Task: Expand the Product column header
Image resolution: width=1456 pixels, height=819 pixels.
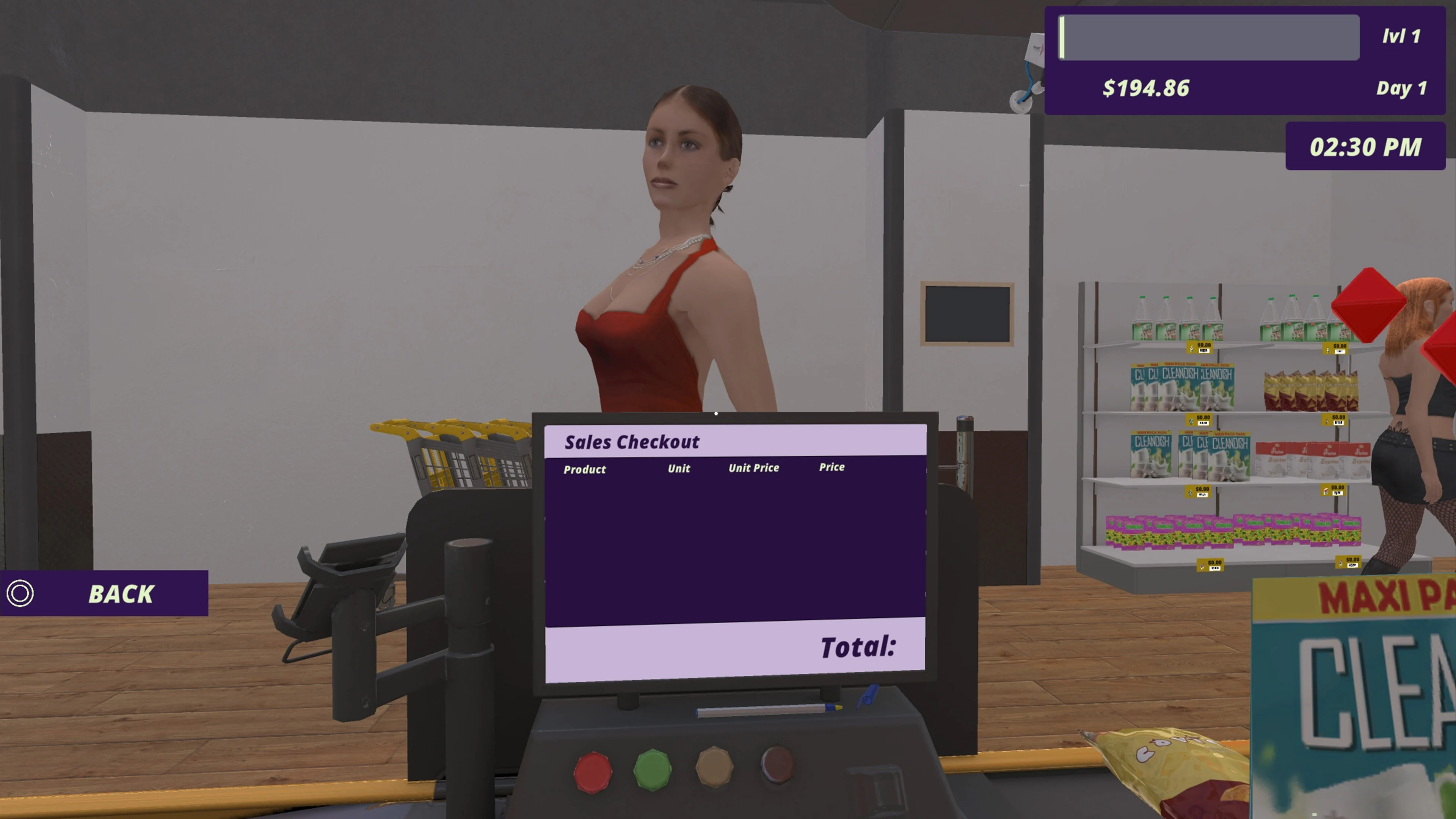Action: coord(584,469)
